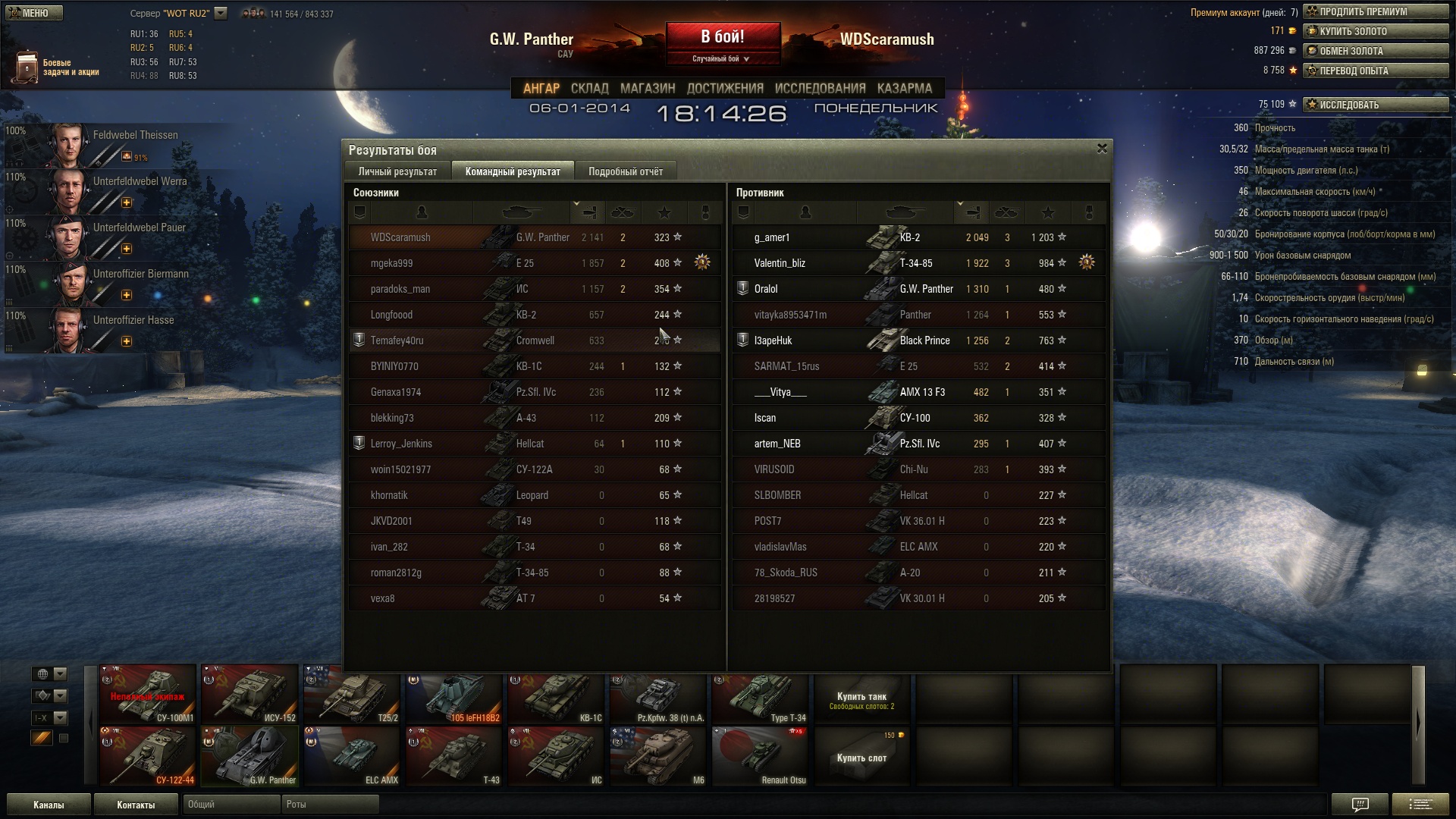Viewport: 1456px width, 819px height.
Task: Open ОБМЕН ЗОЛОТА exchange
Action: [1376, 52]
